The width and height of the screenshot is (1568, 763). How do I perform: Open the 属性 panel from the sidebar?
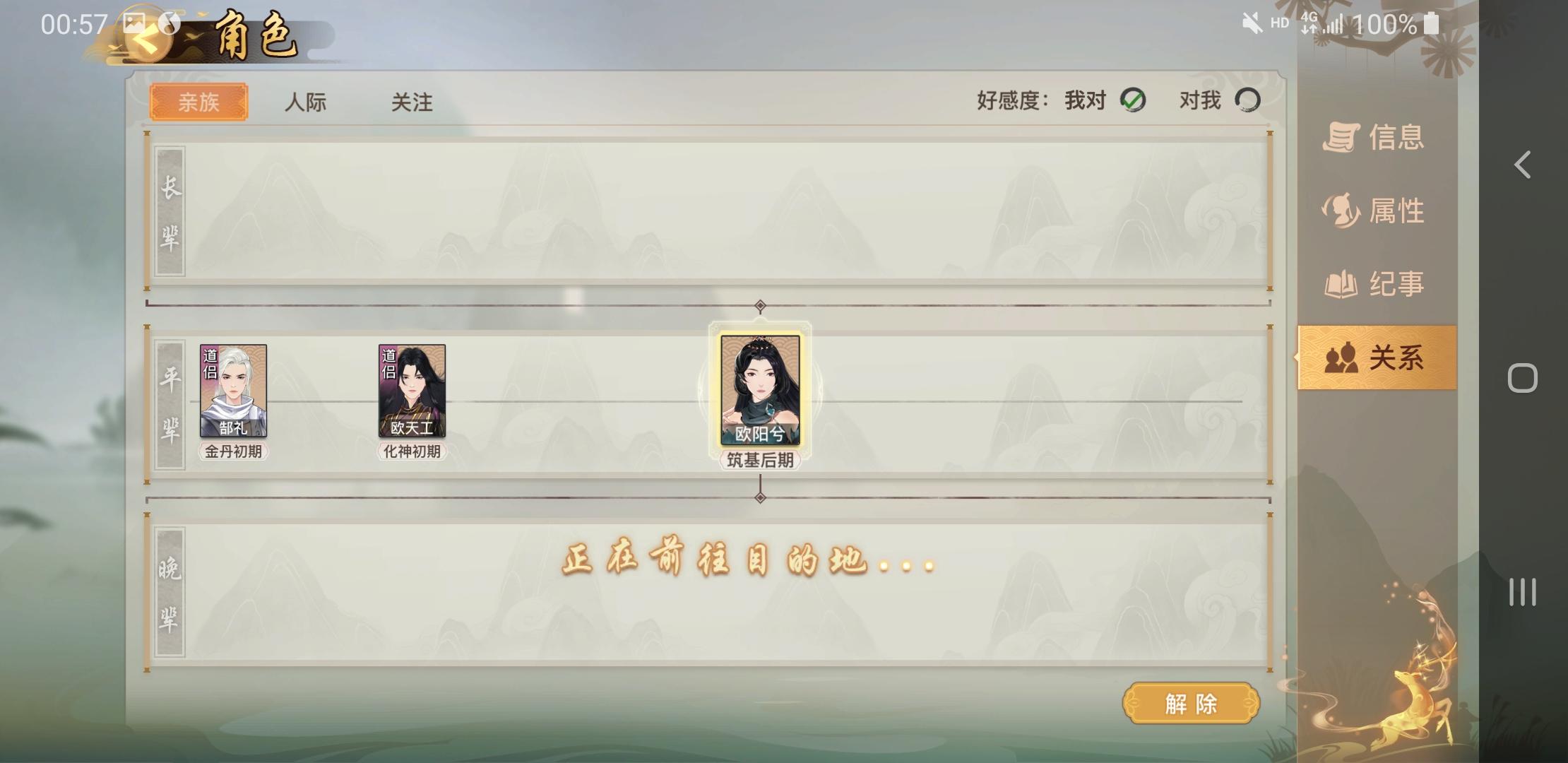(1374, 210)
